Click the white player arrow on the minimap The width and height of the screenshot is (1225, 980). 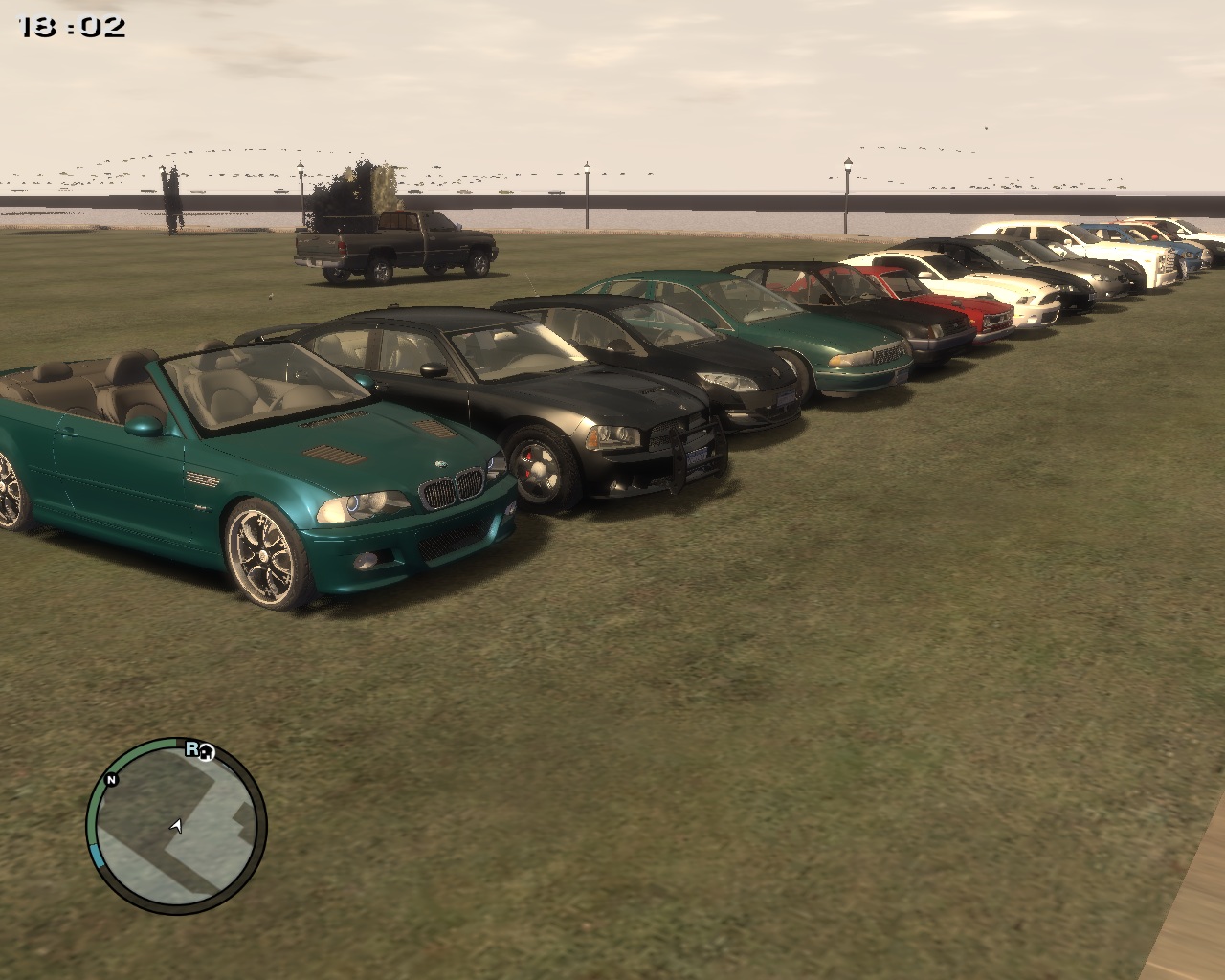[176, 825]
